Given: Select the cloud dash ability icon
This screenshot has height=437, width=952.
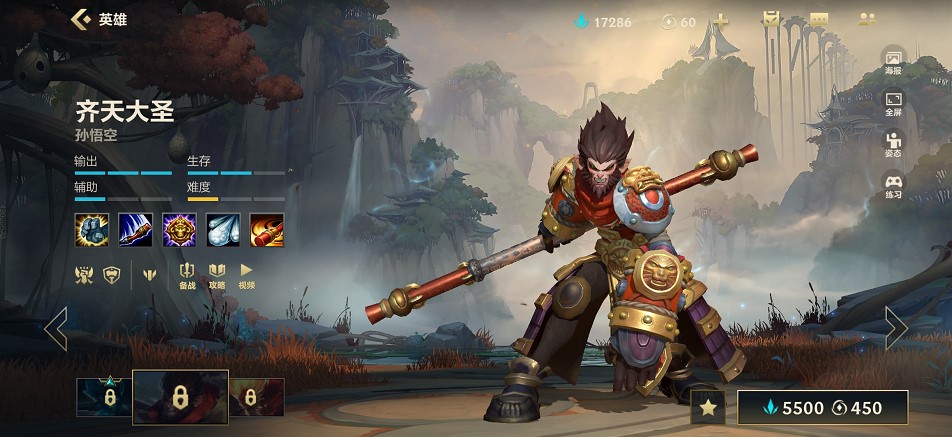Looking at the screenshot, I should click(x=223, y=229).
